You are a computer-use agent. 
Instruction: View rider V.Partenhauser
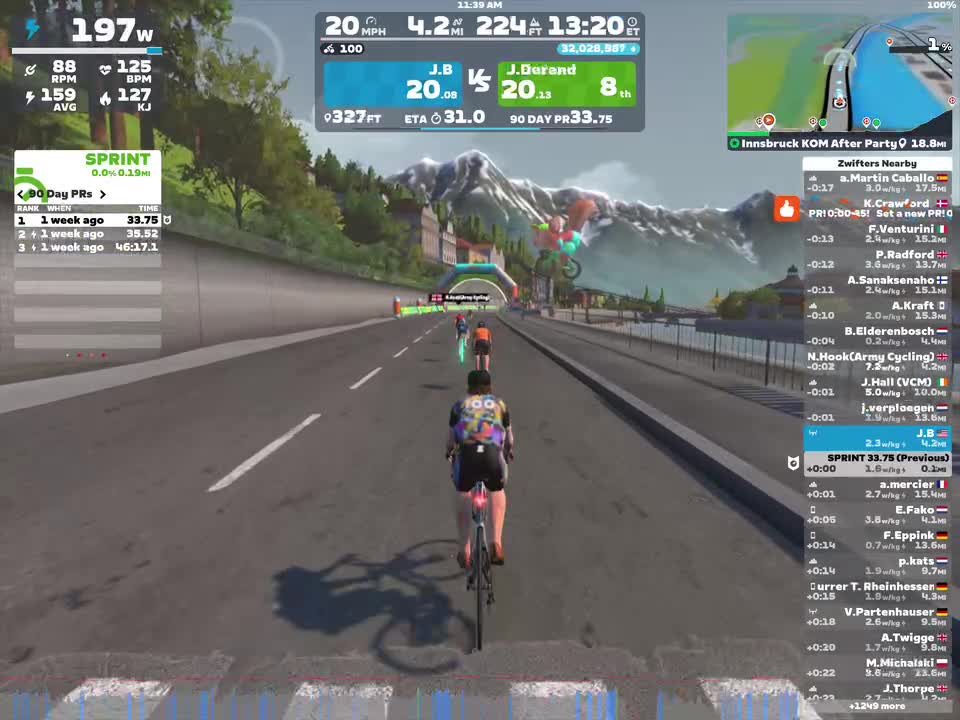pyautogui.click(x=877, y=617)
